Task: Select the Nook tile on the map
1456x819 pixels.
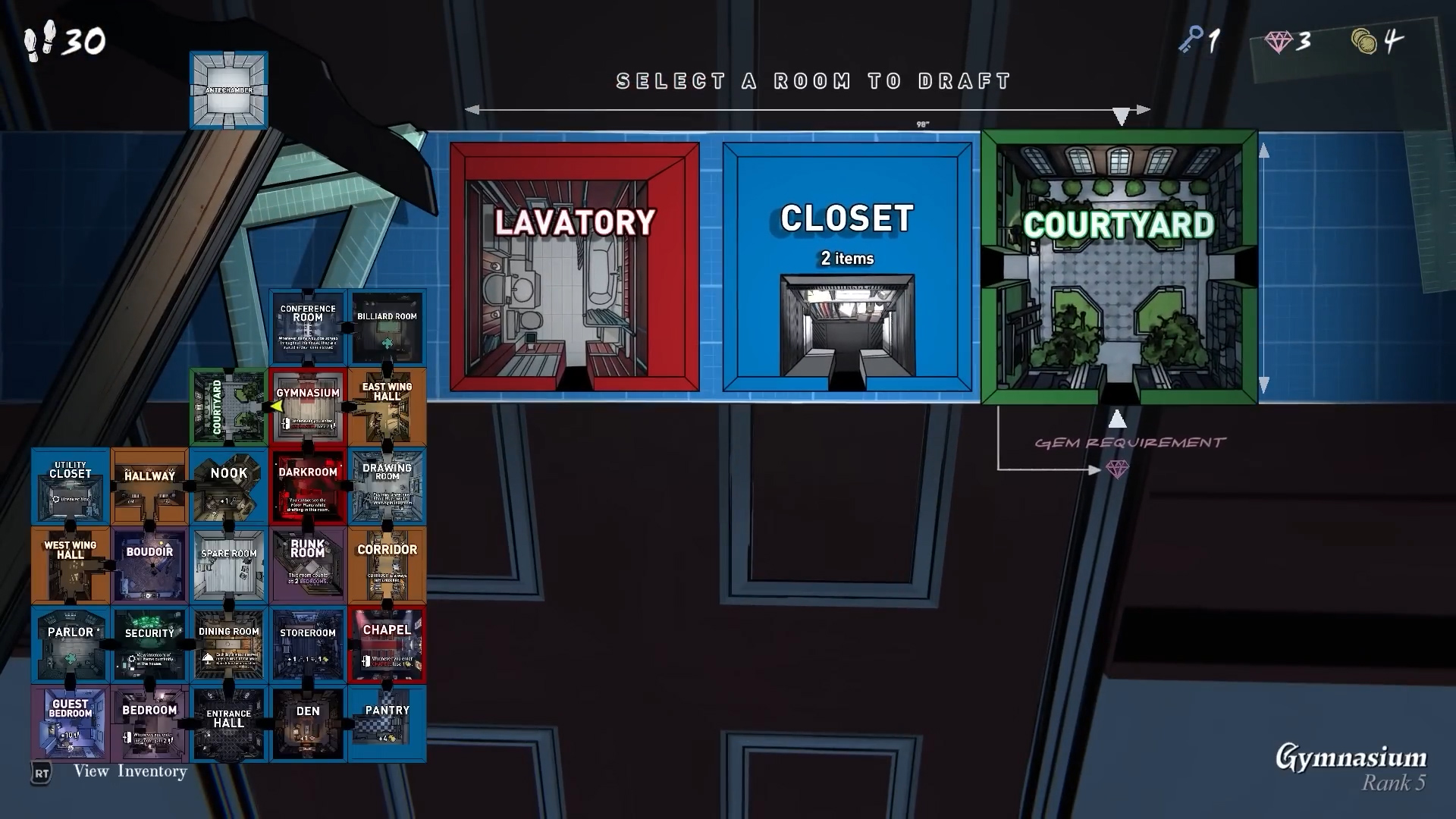Action: pos(228,487)
